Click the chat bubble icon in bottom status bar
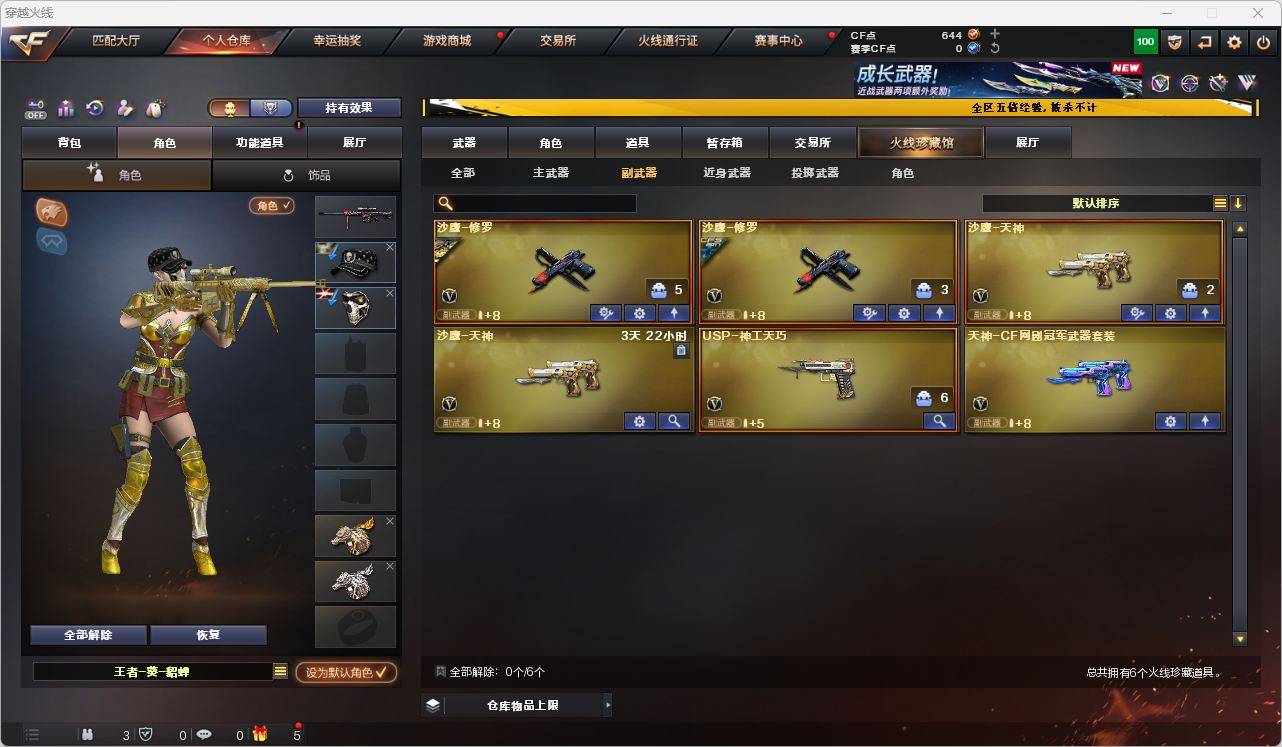The height and width of the screenshot is (747, 1282). click(203, 734)
